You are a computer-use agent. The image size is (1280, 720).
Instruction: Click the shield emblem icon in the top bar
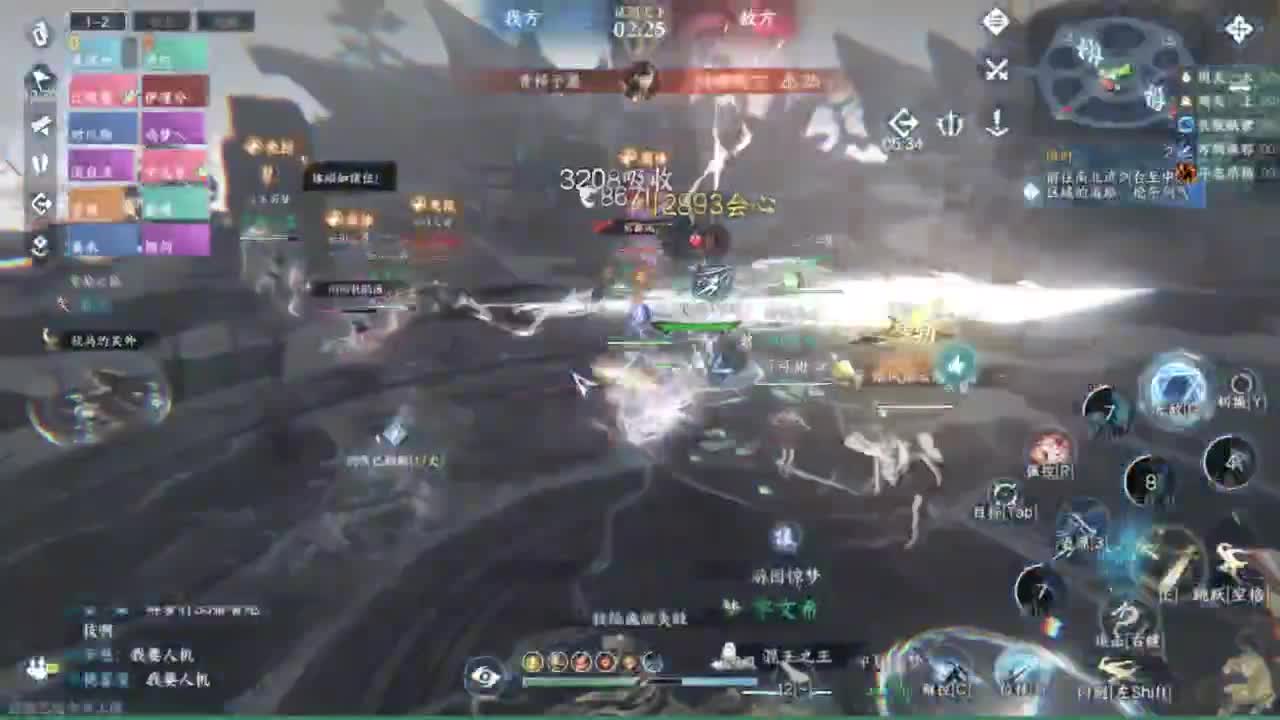click(950, 122)
